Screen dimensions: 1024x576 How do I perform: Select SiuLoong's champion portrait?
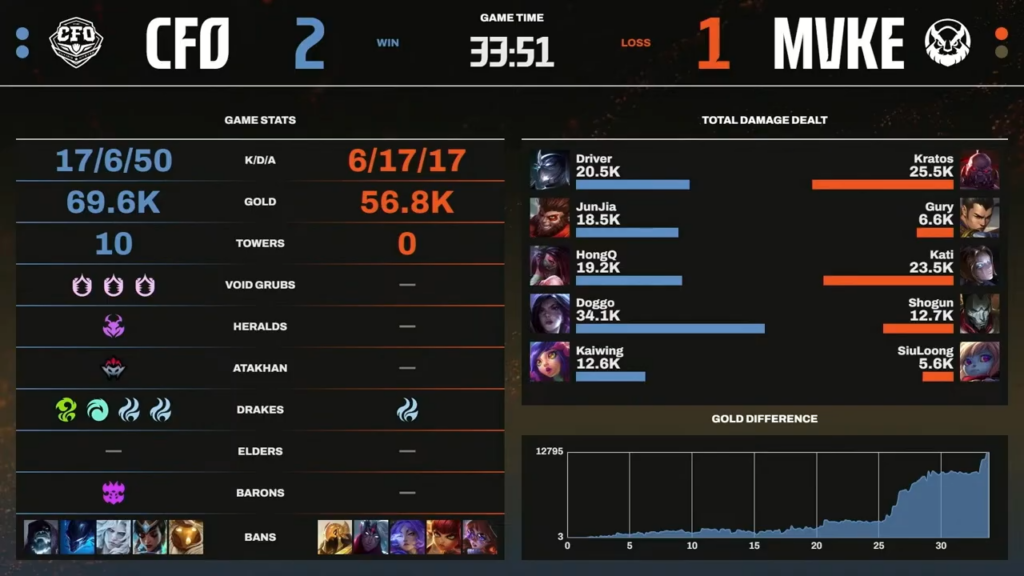click(x=979, y=362)
